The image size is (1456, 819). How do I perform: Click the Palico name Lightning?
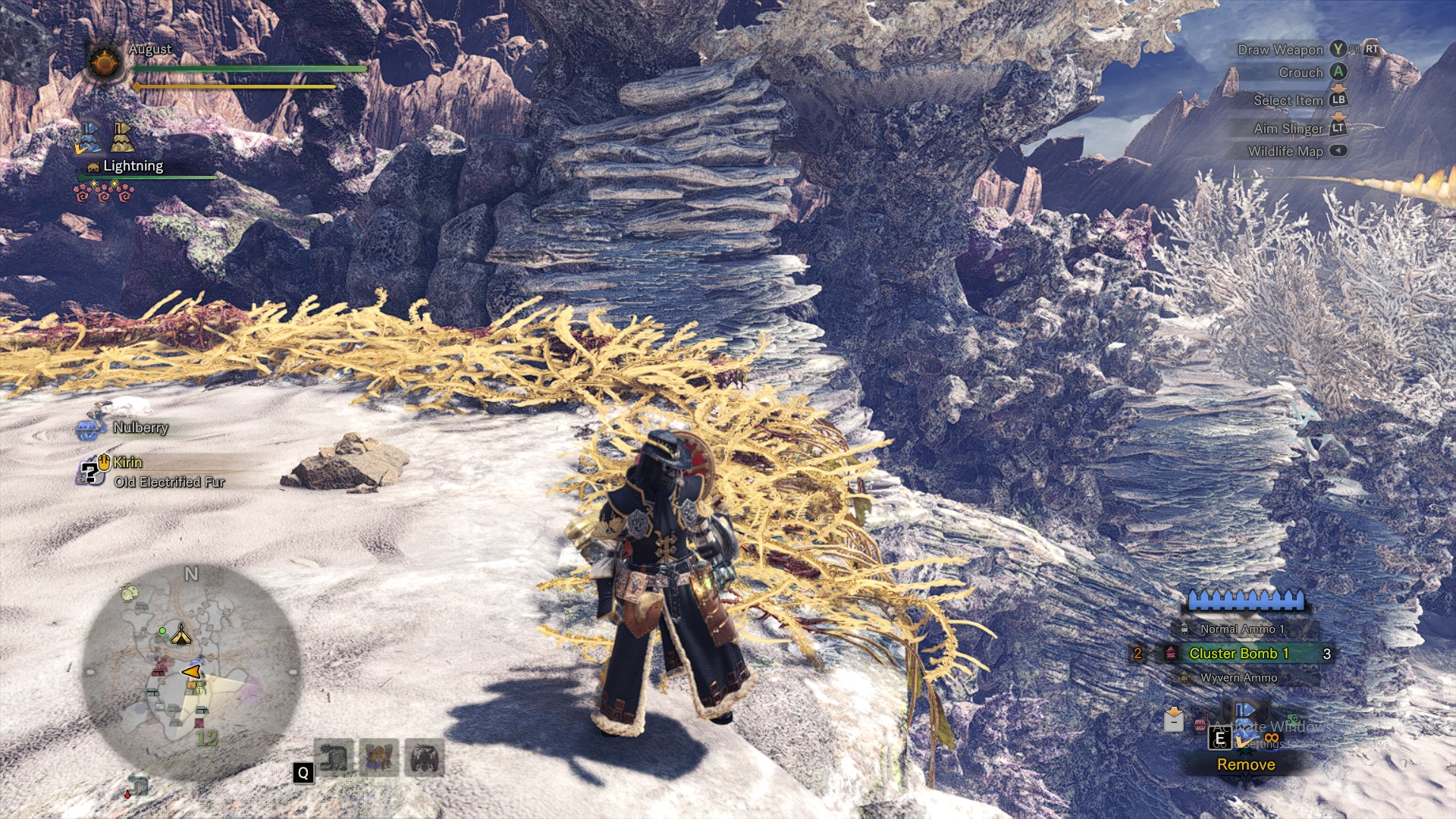click(133, 166)
